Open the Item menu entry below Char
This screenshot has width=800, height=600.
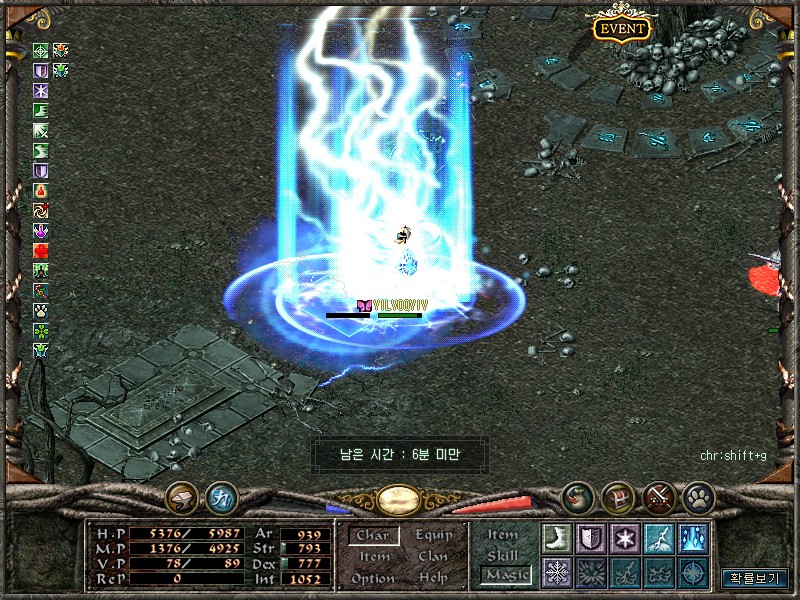(x=374, y=557)
